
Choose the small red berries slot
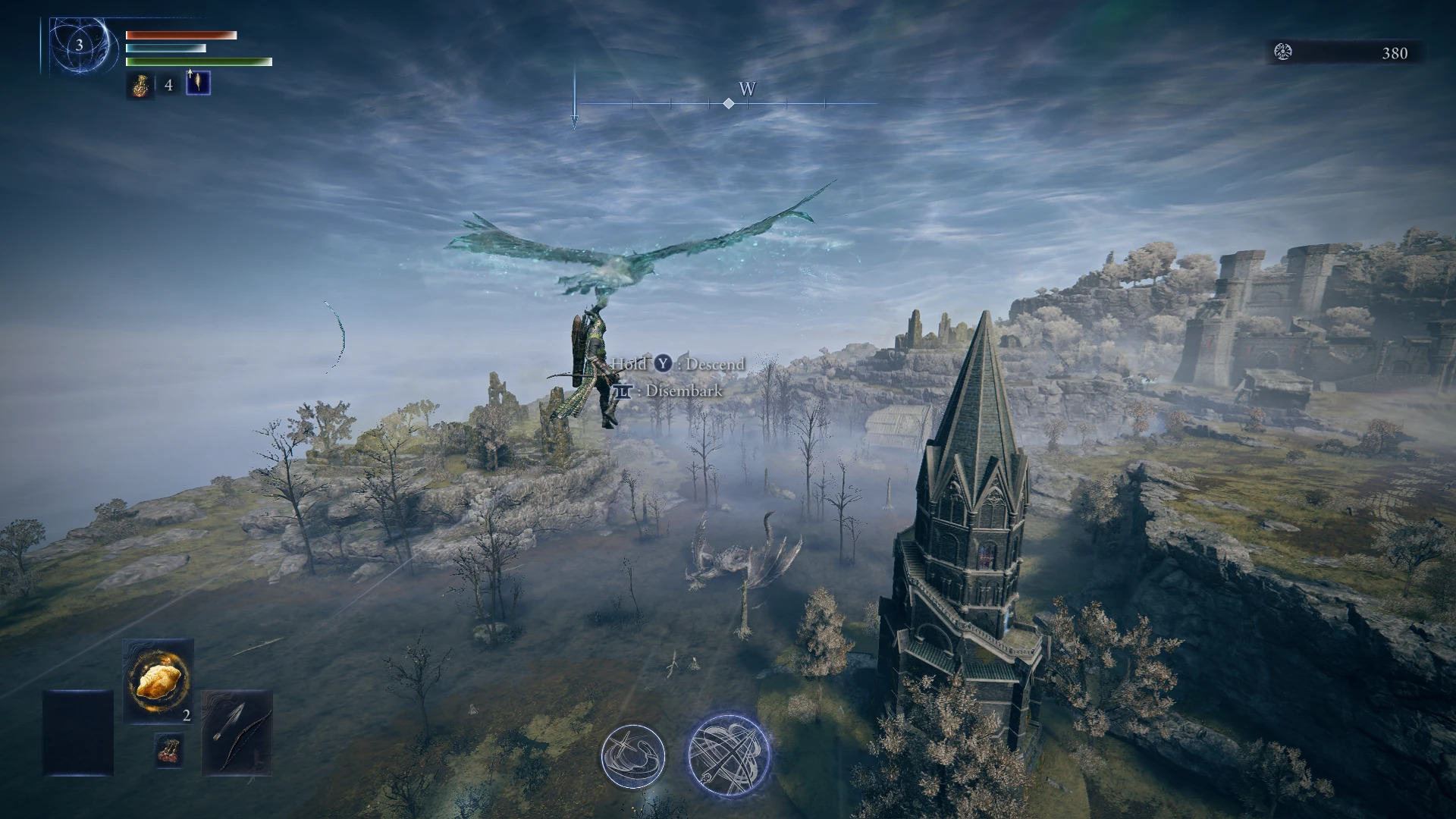168,749
